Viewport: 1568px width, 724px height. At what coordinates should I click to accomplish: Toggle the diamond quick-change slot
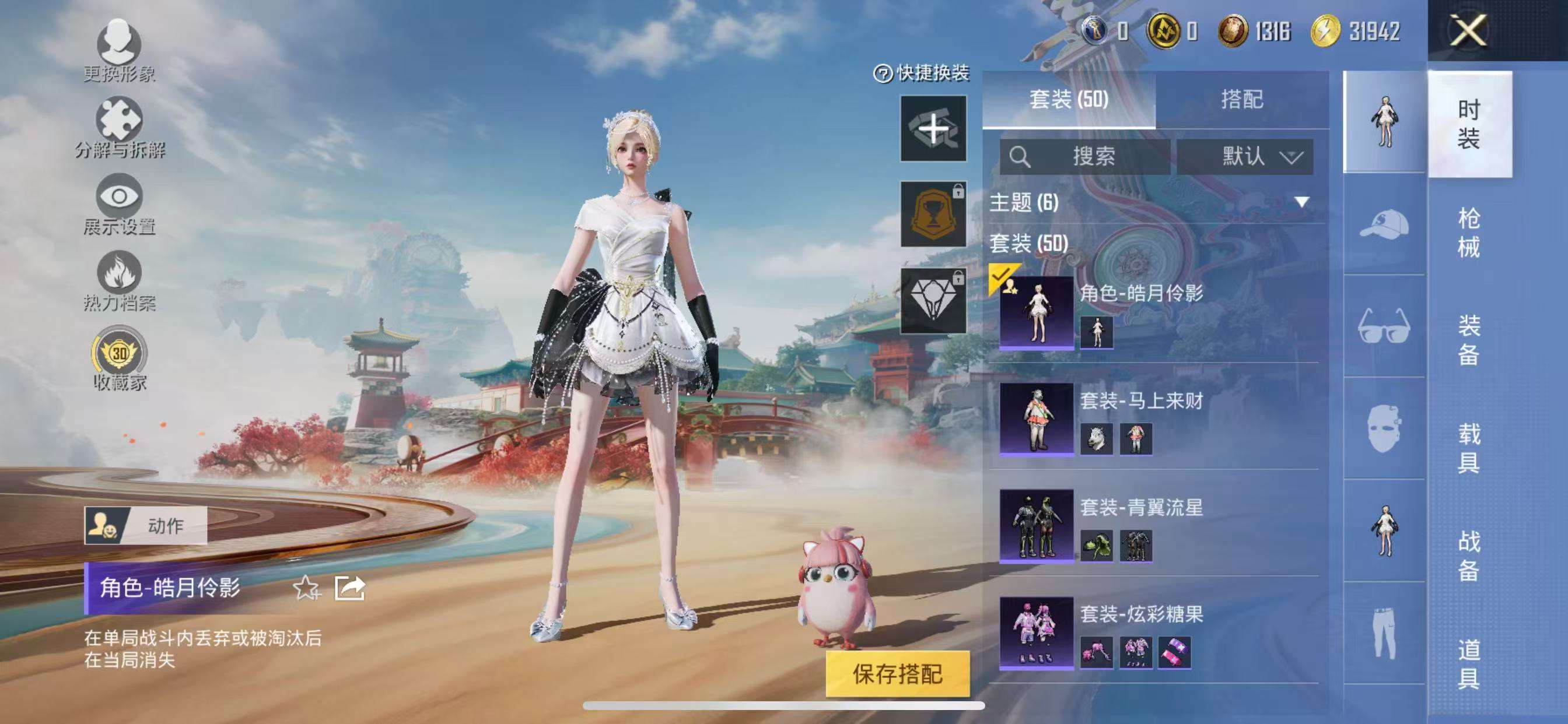[x=933, y=299]
